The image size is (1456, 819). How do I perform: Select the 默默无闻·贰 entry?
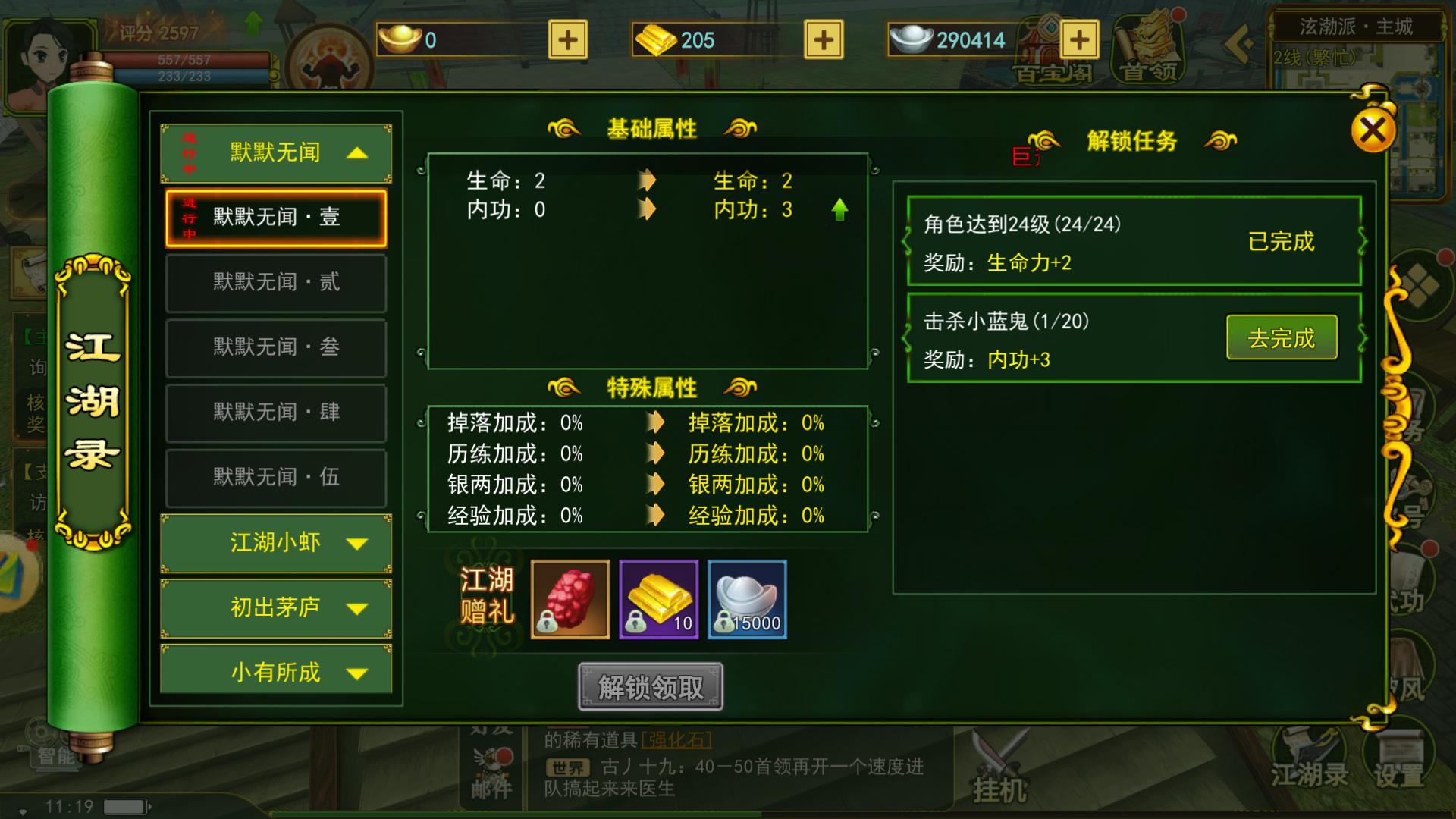275,282
